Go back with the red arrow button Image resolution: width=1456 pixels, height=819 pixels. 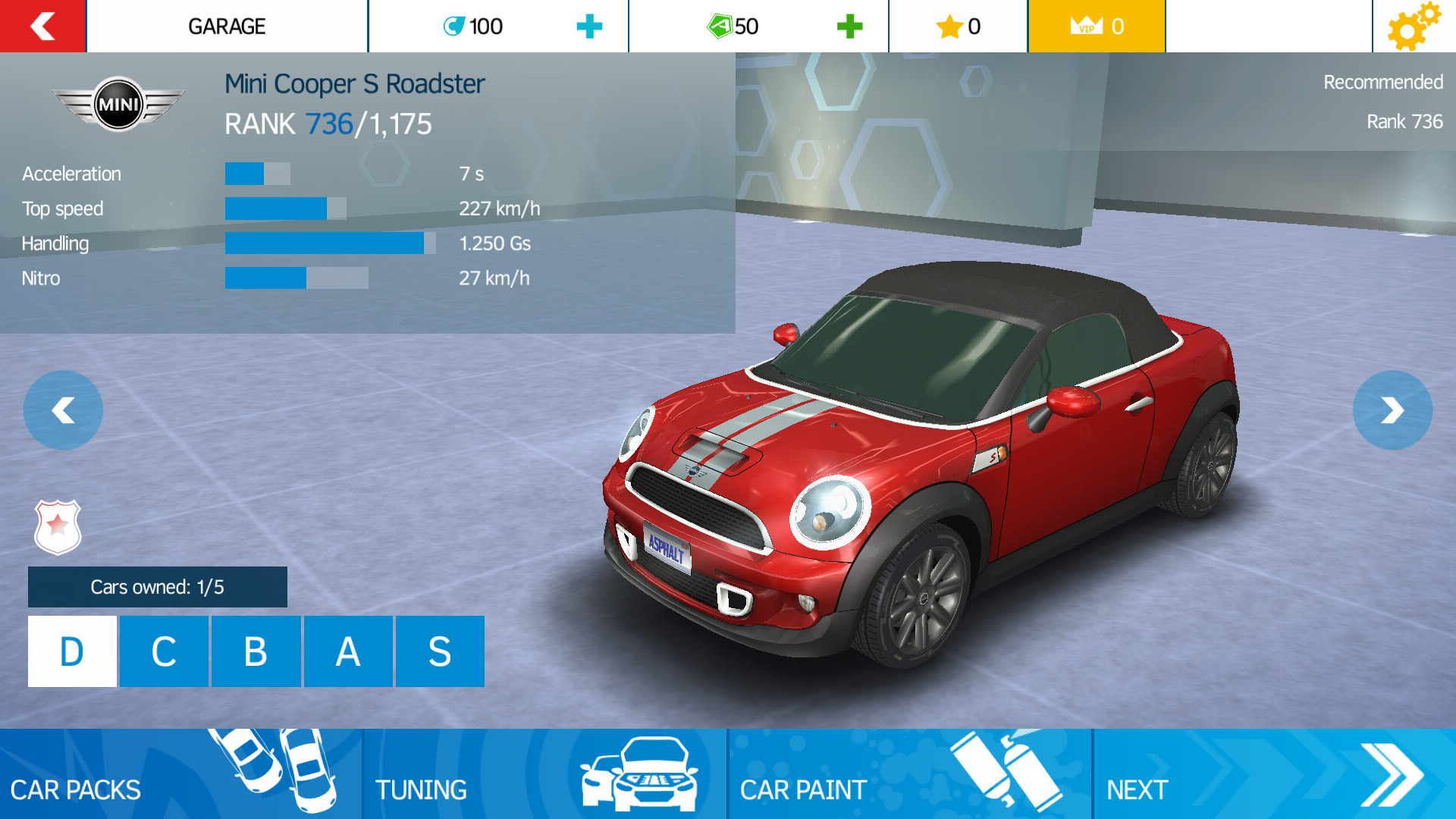pos(42,26)
